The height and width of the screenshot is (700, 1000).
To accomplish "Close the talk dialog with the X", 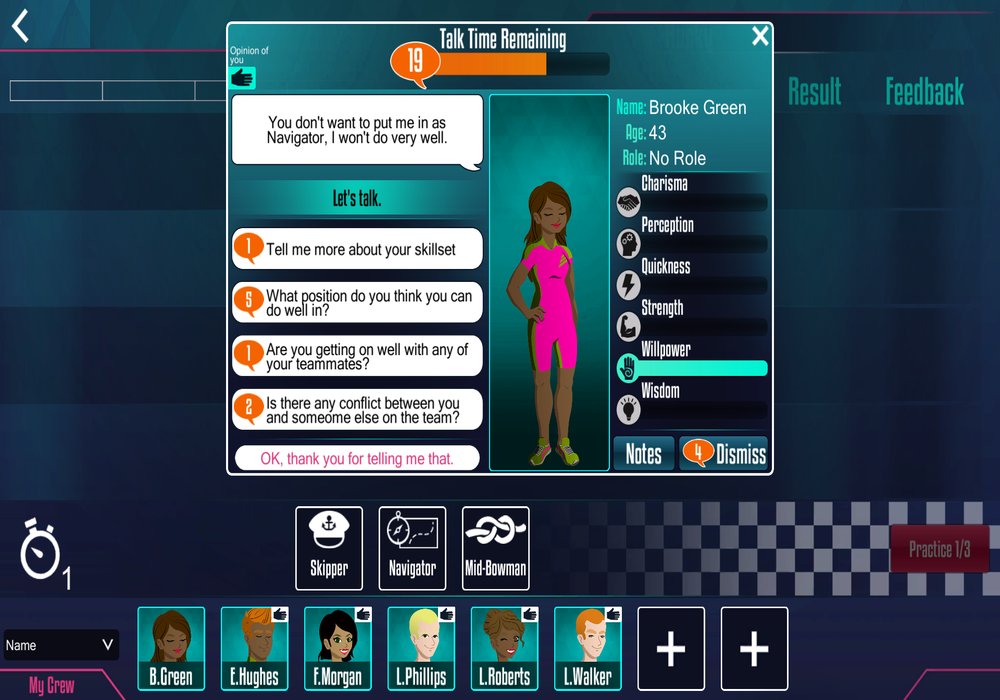I will pos(760,37).
